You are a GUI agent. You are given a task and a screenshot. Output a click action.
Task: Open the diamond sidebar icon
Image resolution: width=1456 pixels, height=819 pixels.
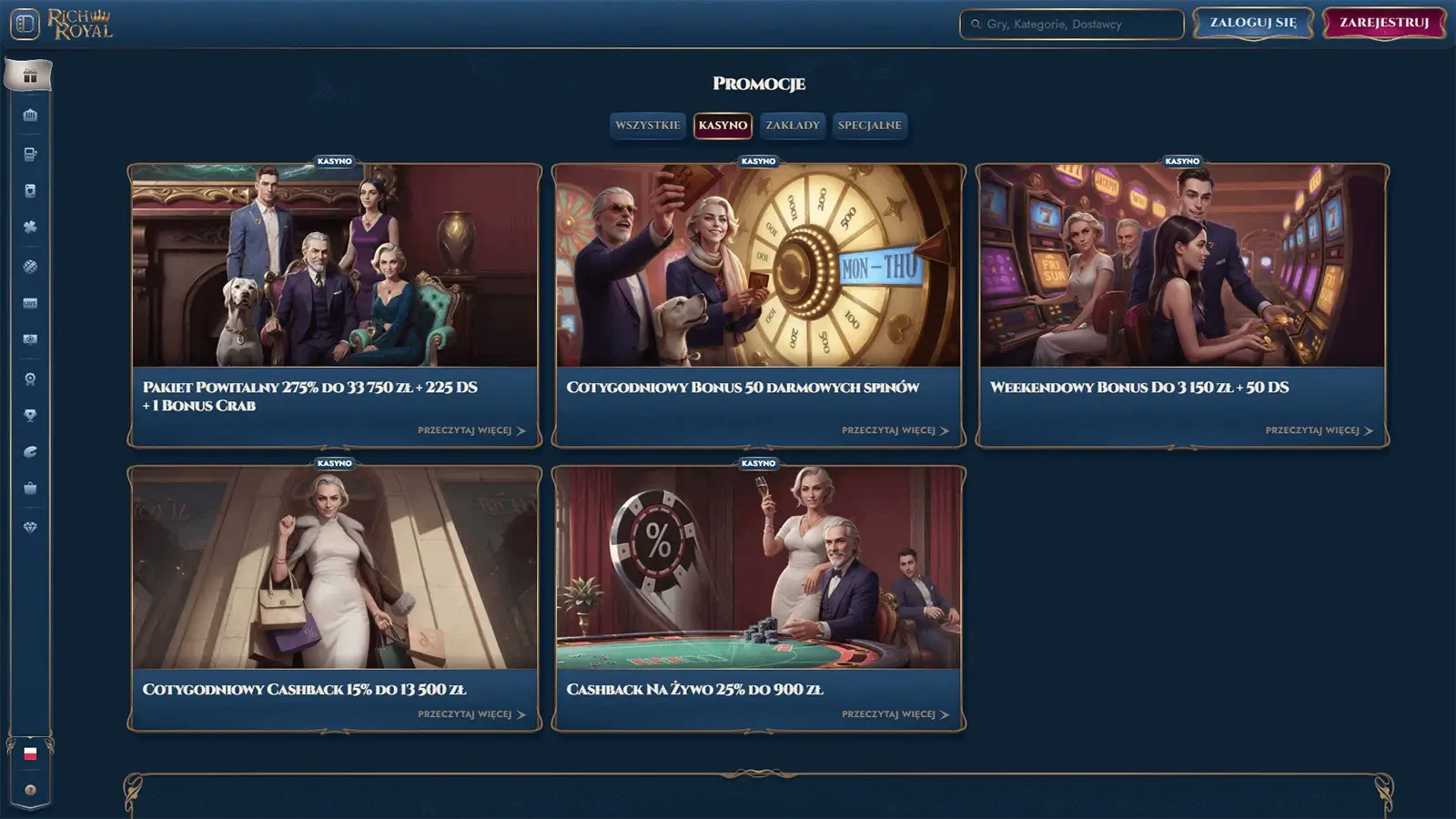pyautogui.click(x=30, y=527)
